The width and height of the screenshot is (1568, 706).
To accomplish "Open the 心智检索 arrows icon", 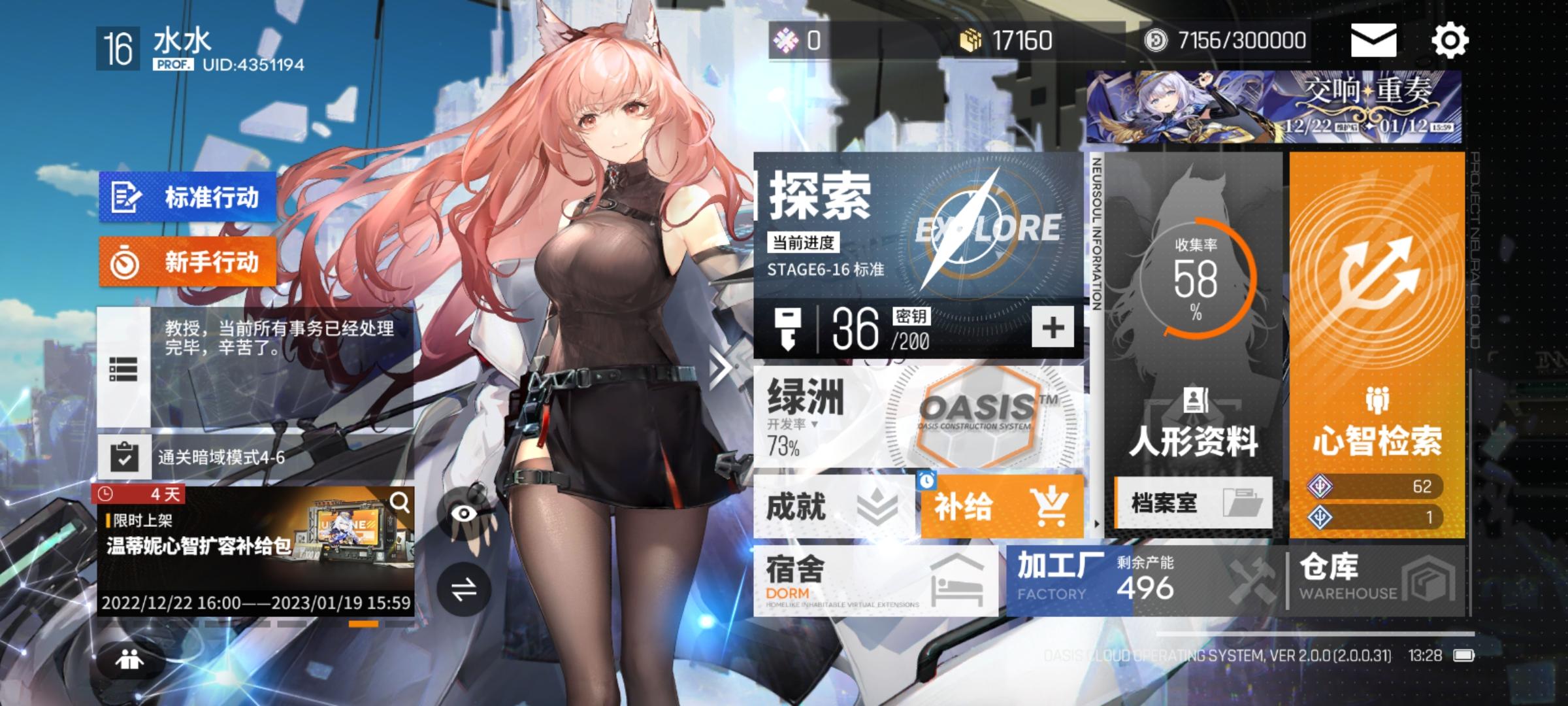I will tap(1380, 274).
